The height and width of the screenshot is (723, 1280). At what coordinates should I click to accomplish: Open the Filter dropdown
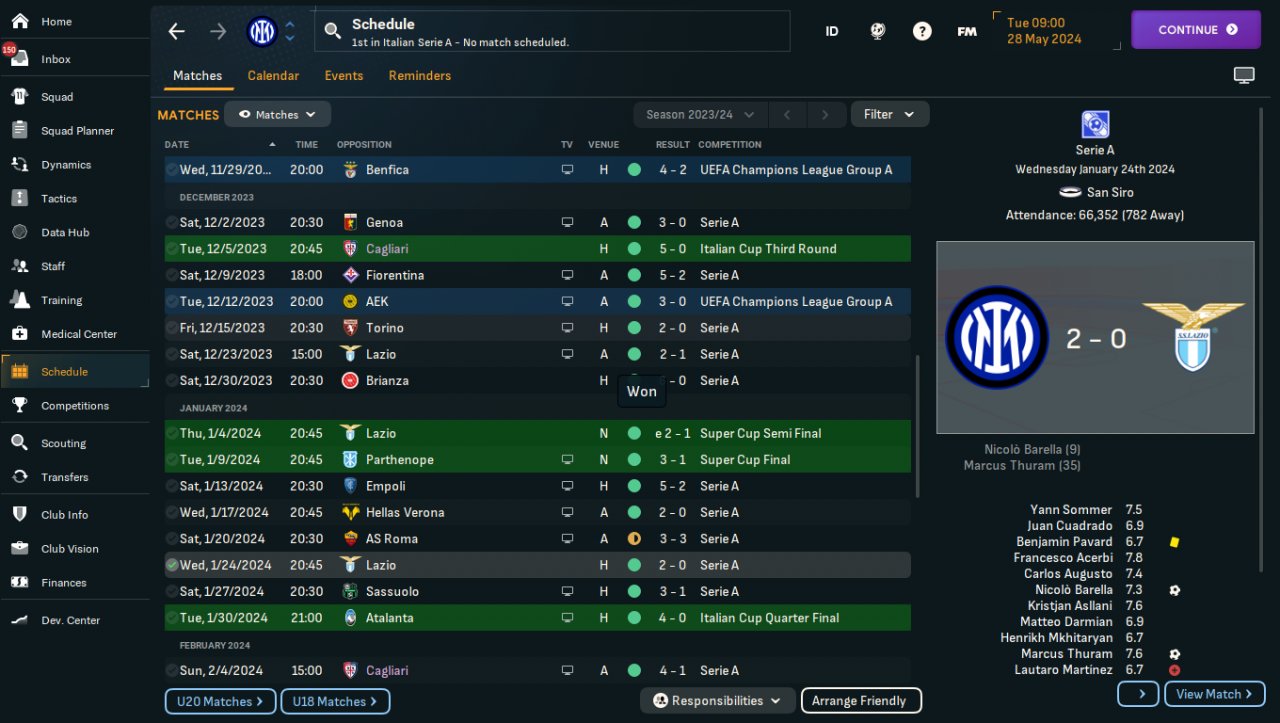(889, 115)
